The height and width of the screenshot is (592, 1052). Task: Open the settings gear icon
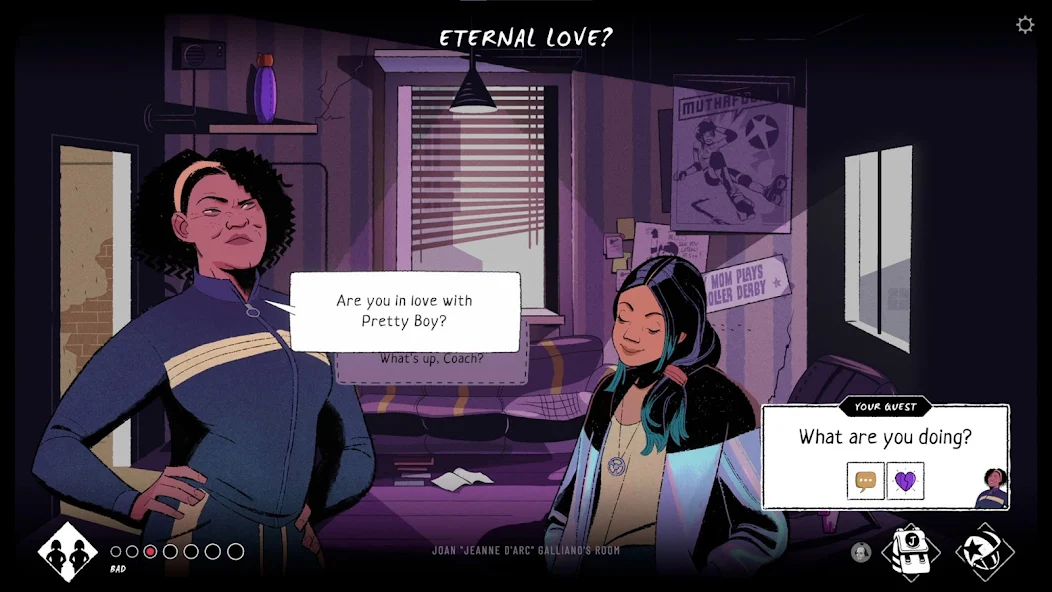click(x=1025, y=25)
